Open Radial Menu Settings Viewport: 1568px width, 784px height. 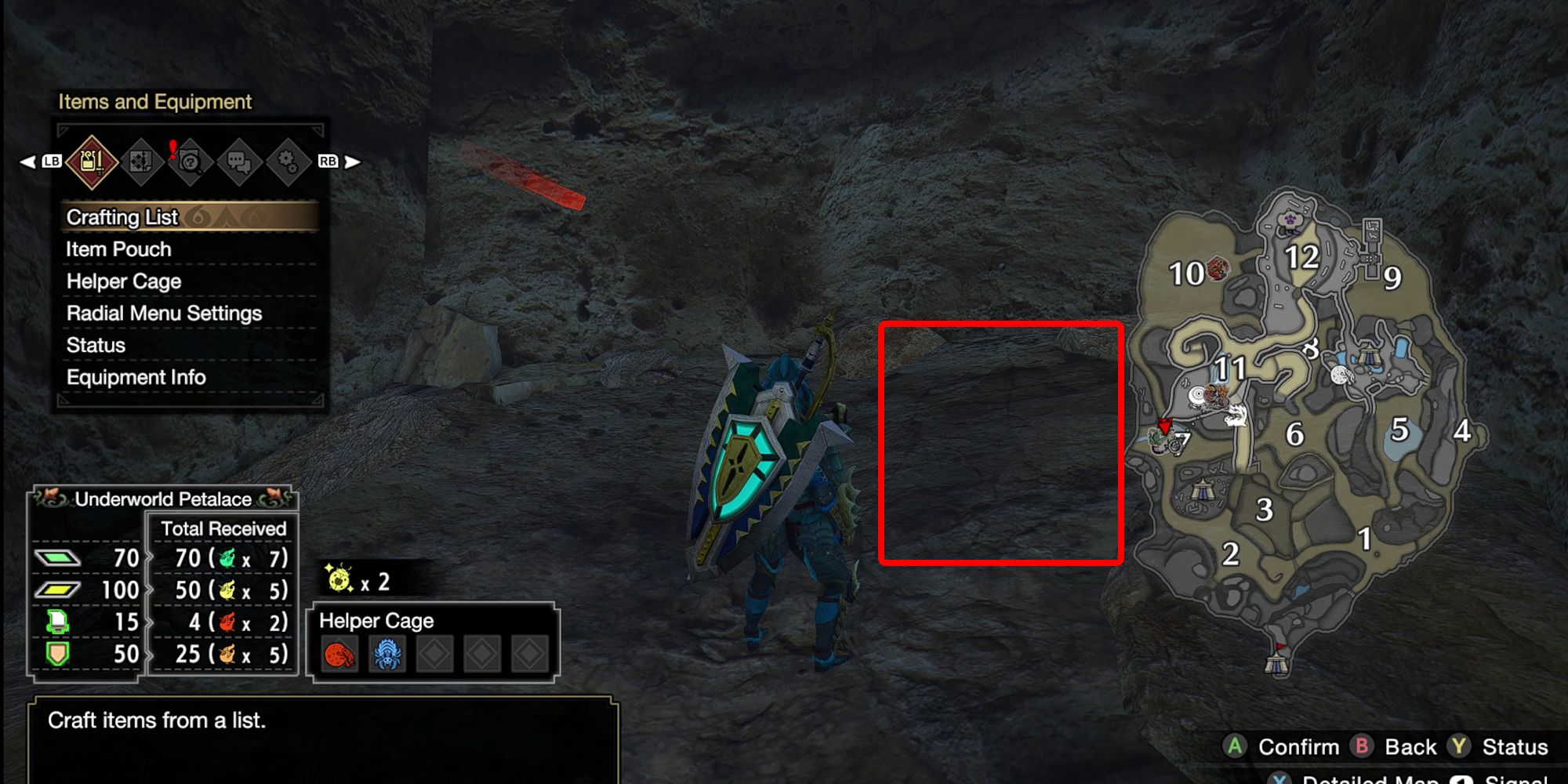point(163,313)
